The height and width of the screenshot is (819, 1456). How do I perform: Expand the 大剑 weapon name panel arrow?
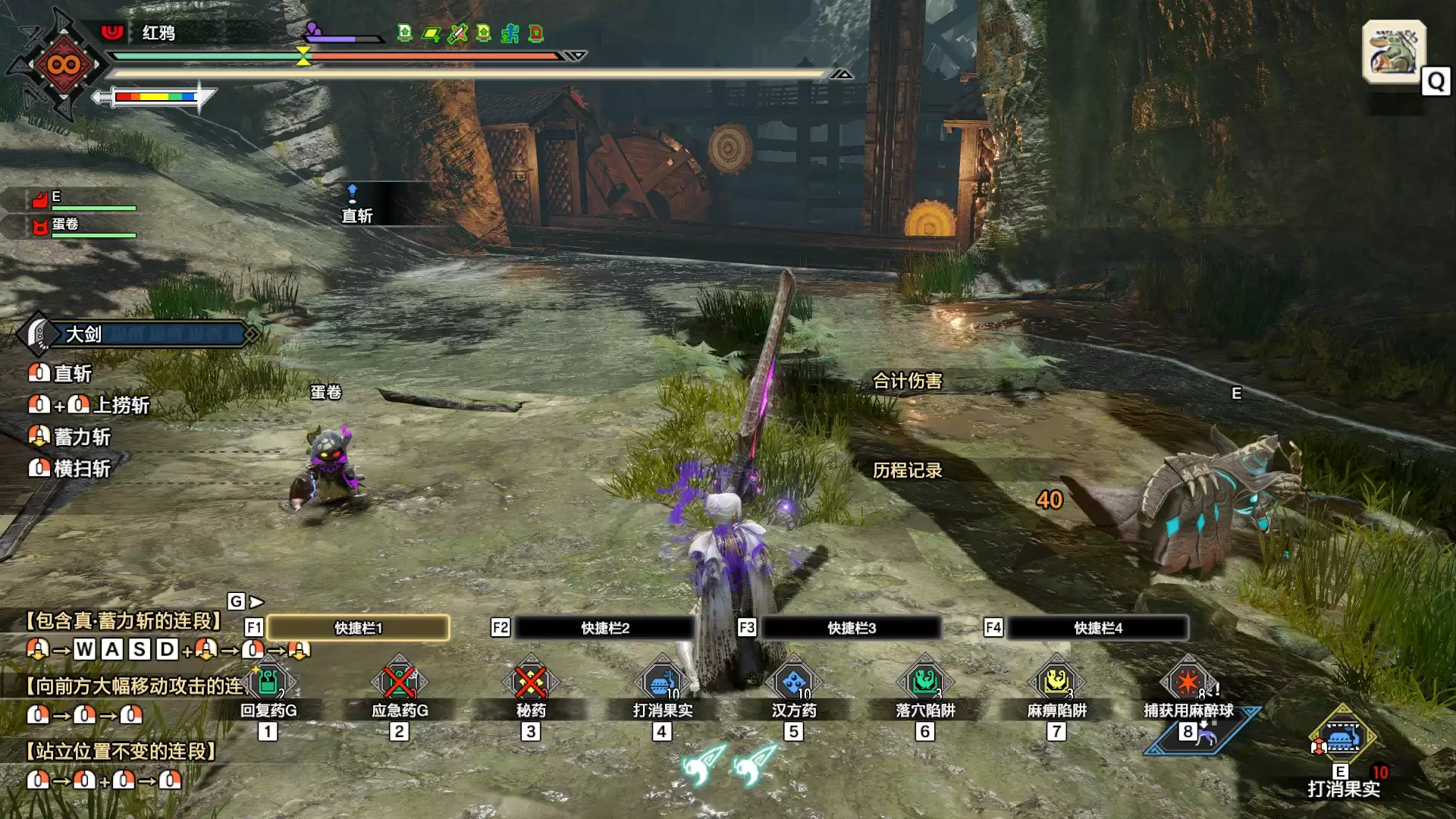250,334
